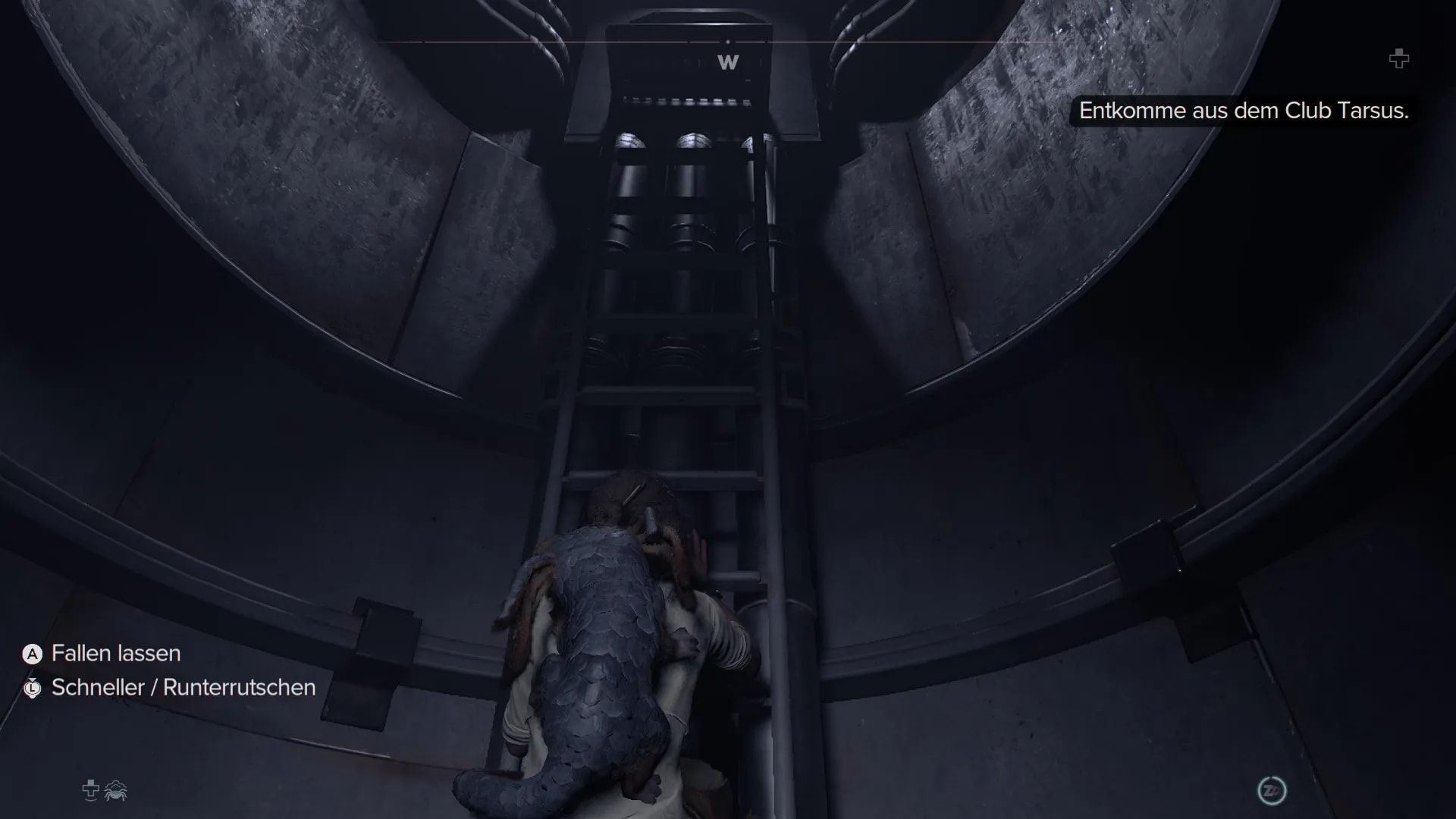
Task: Select the crab-like creature companion icon
Action: click(x=116, y=791)
